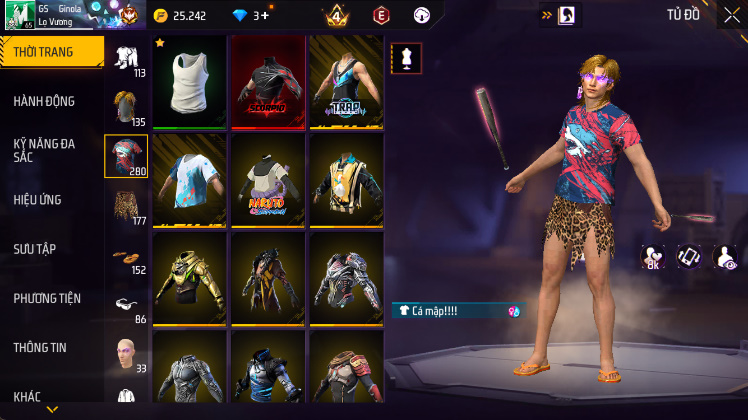Open the red E emblem icon
The height and width of the screenshot is (420, 748).
(381, 16)
